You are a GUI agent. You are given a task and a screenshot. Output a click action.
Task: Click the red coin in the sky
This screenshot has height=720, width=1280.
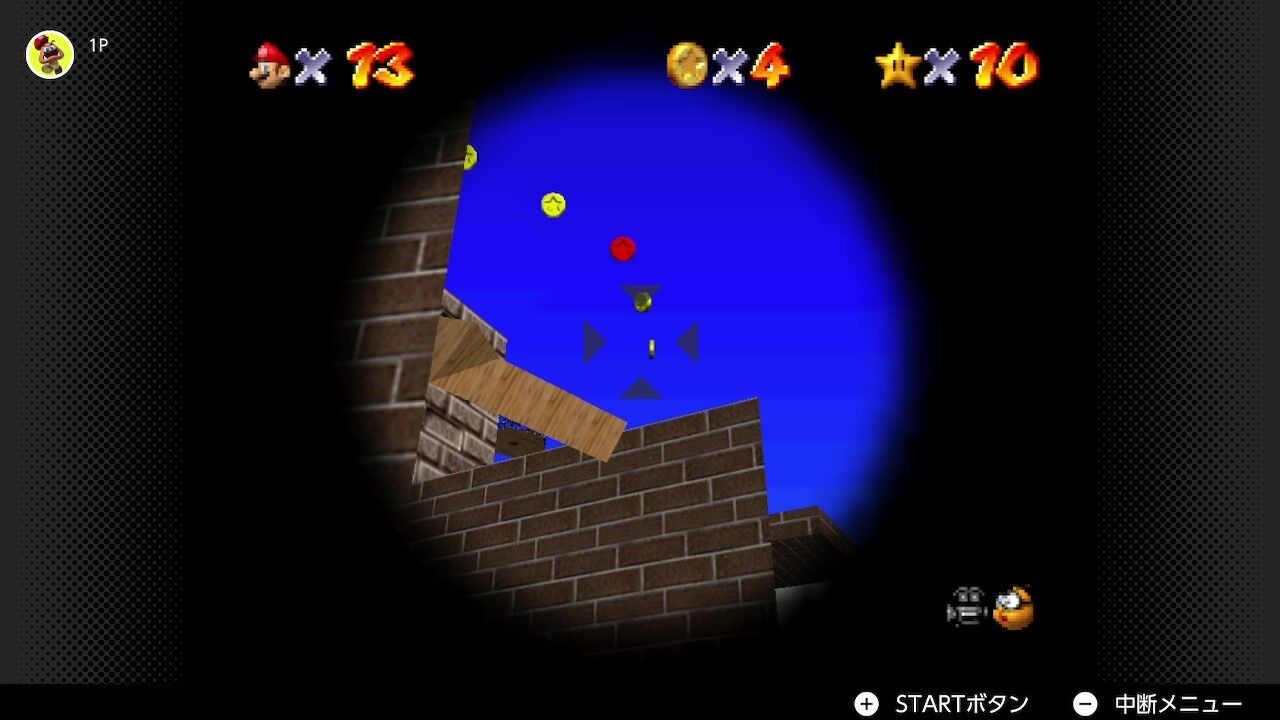point(622,249)
